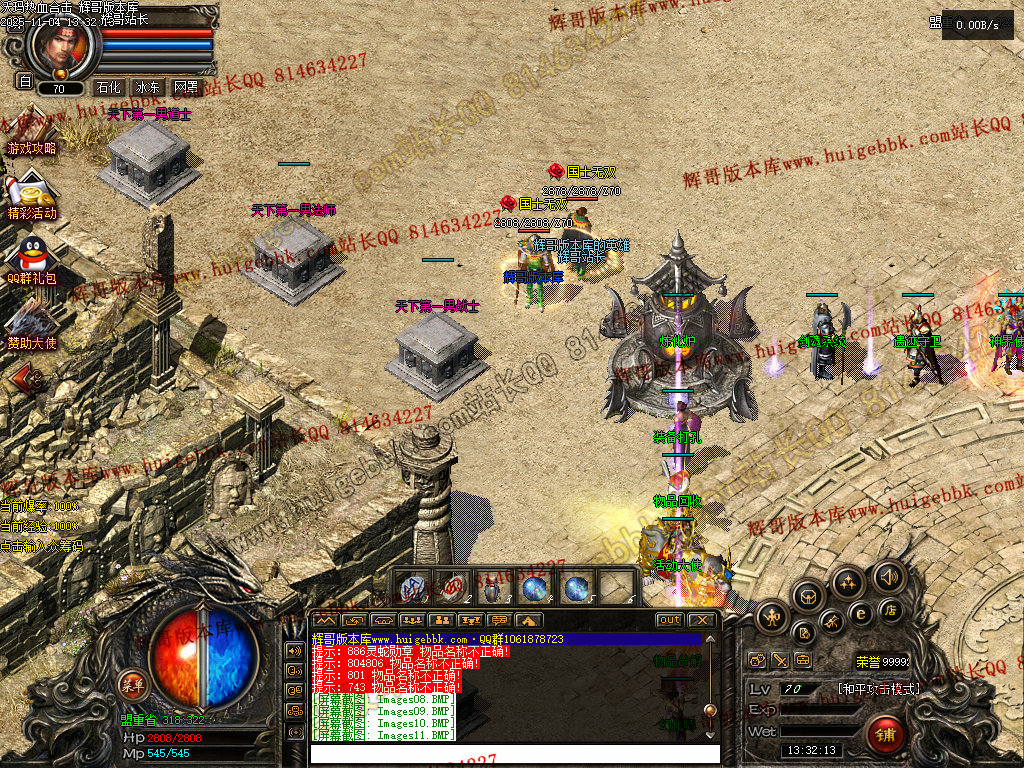Use the red-white rune item in hotbar slot 1
This screenshot has height=768, width=1024.
[413, 588]
